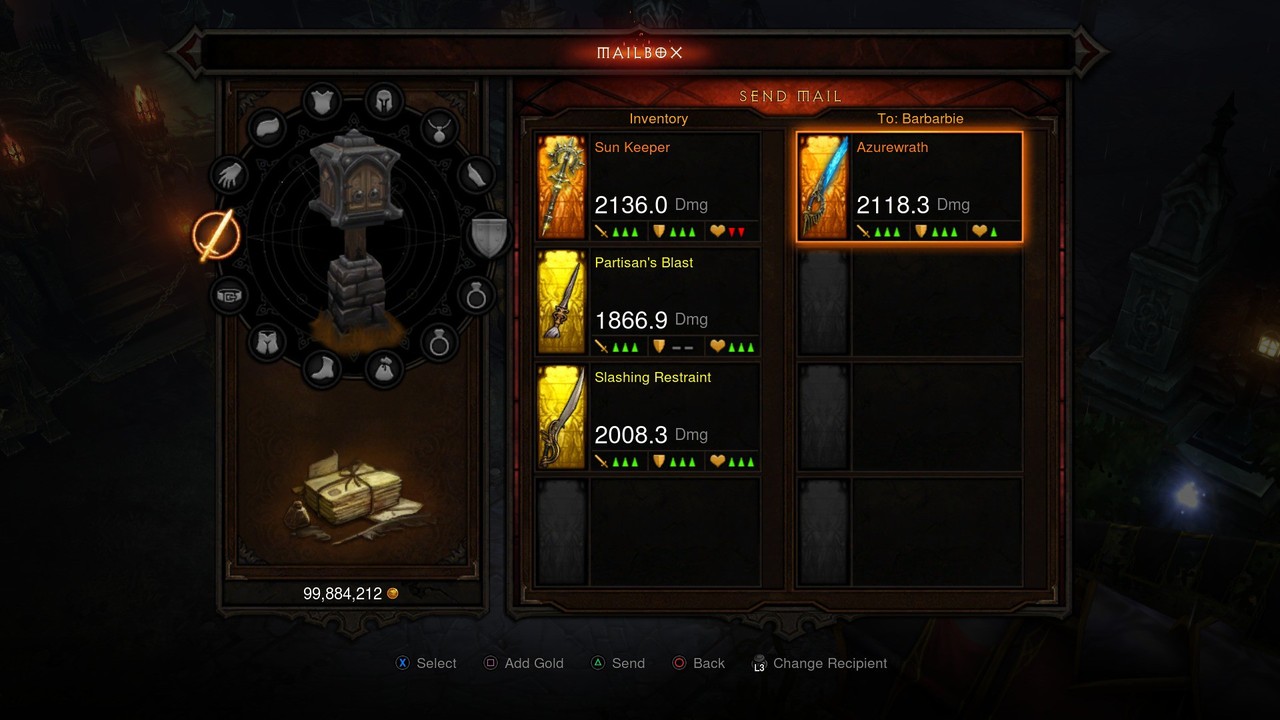Viewport: 1280px width, 720px height.
Task: Select the Azurewrath sword attachment
Action: (x=908, y=186)
